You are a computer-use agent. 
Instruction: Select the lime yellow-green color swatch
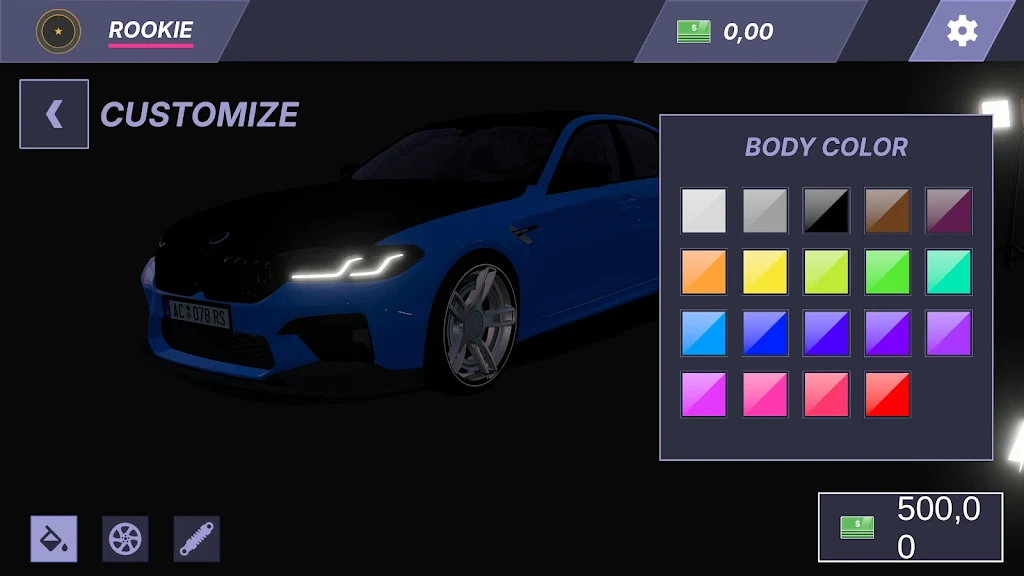[826, 272]
